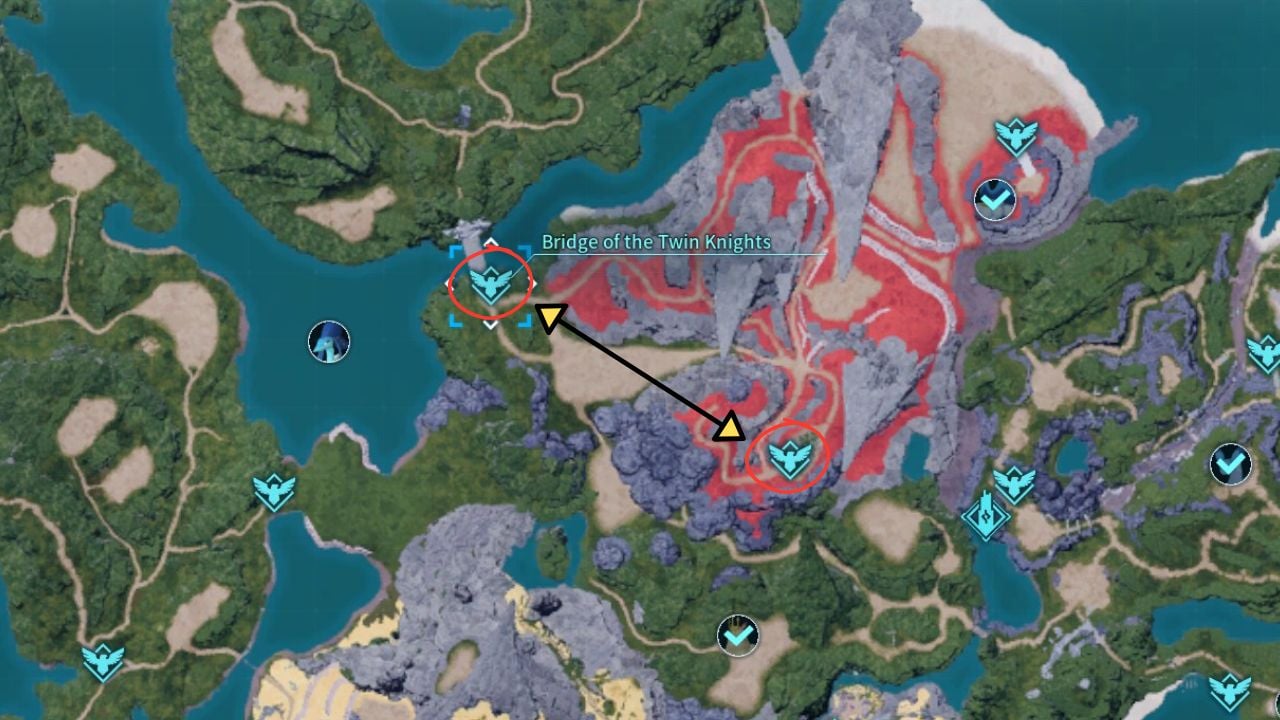Click the eagle statue on the far right edge
Image resolution: width=1280 pixels, height=720 pixels.
pos(1266,352)
